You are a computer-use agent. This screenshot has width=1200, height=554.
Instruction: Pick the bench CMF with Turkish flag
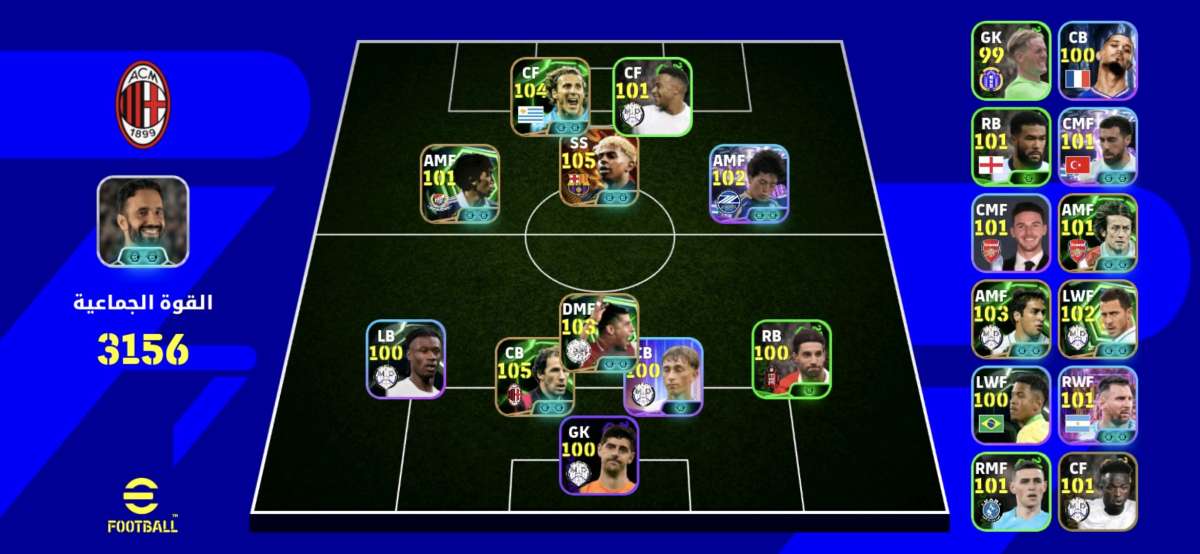click(1097, 147)
